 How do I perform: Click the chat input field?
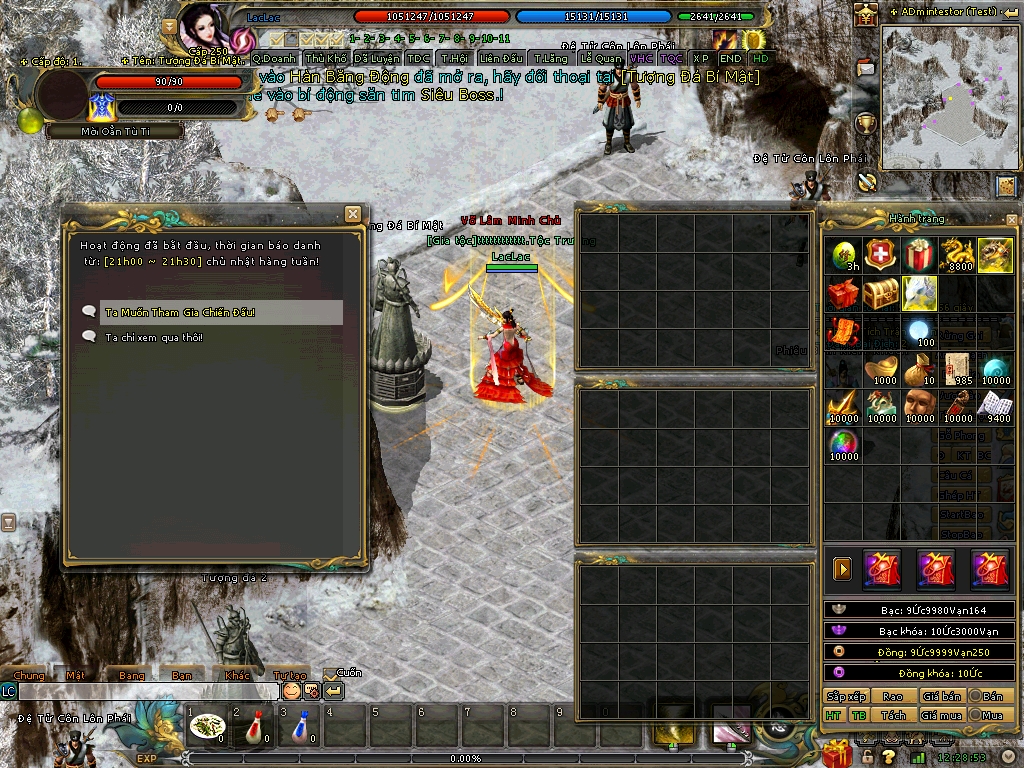tap(148, 691)
